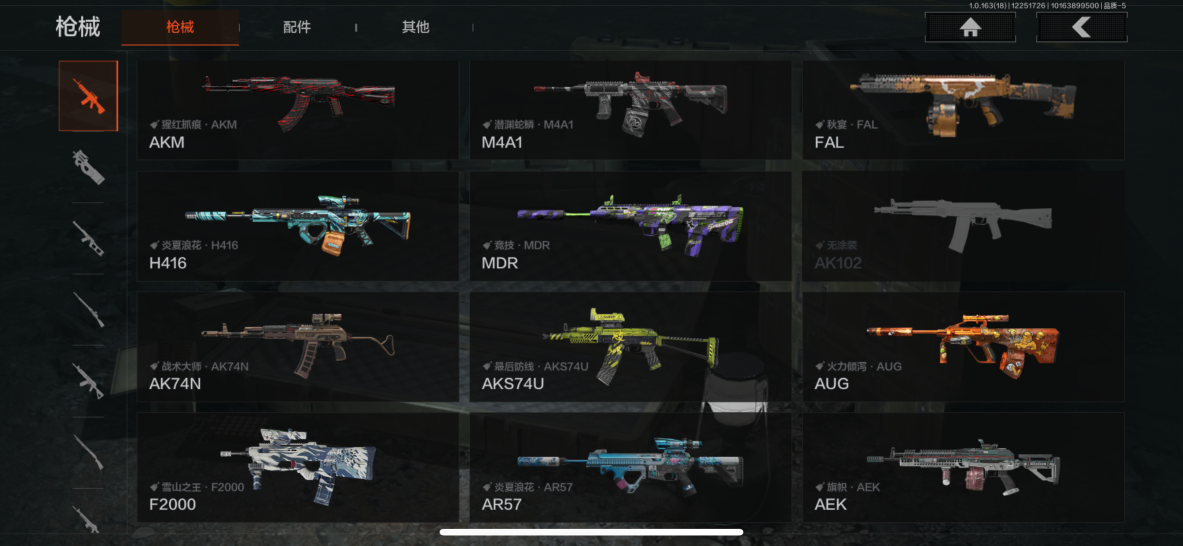Select the 枪械 tab
This screenshot has width=1183, height=546.
coord(180,27)
